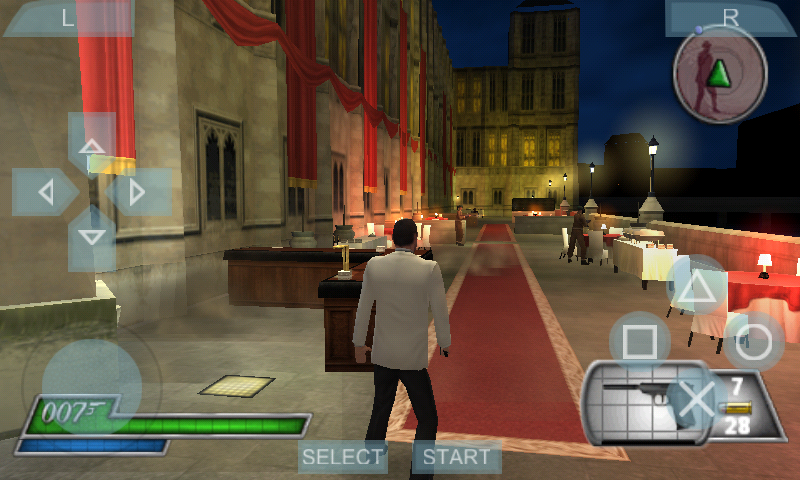The height and width of the screenshot is (480, 800).
Task: Tap the R shoulder button
Action: (x=731, y=17)
